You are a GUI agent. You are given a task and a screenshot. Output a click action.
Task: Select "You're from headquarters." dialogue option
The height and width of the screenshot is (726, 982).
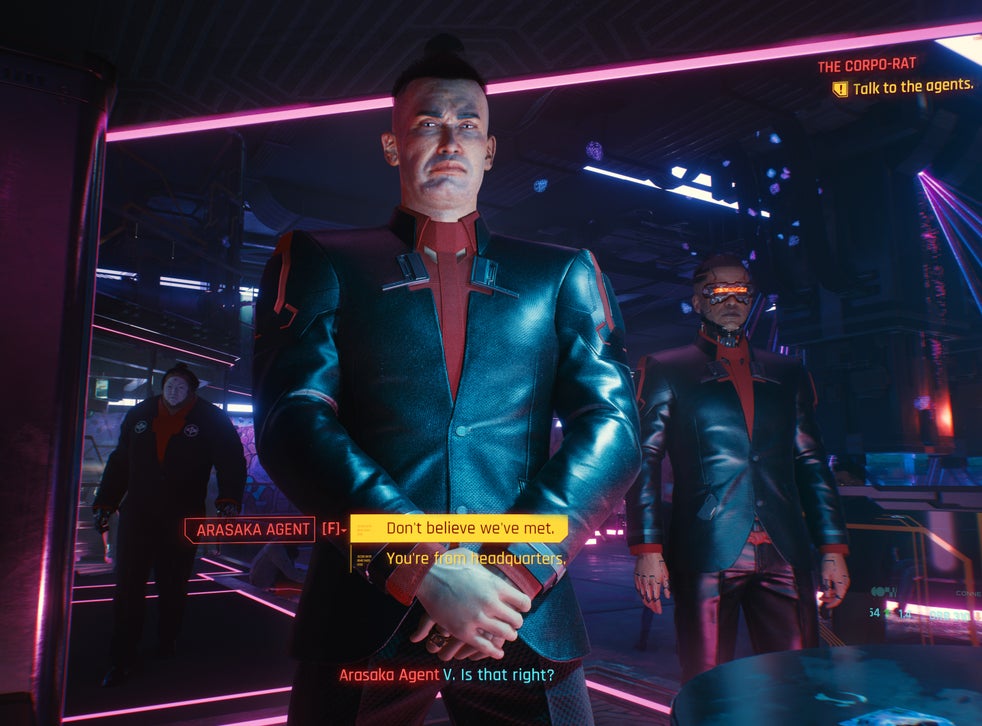pos(475,558)
